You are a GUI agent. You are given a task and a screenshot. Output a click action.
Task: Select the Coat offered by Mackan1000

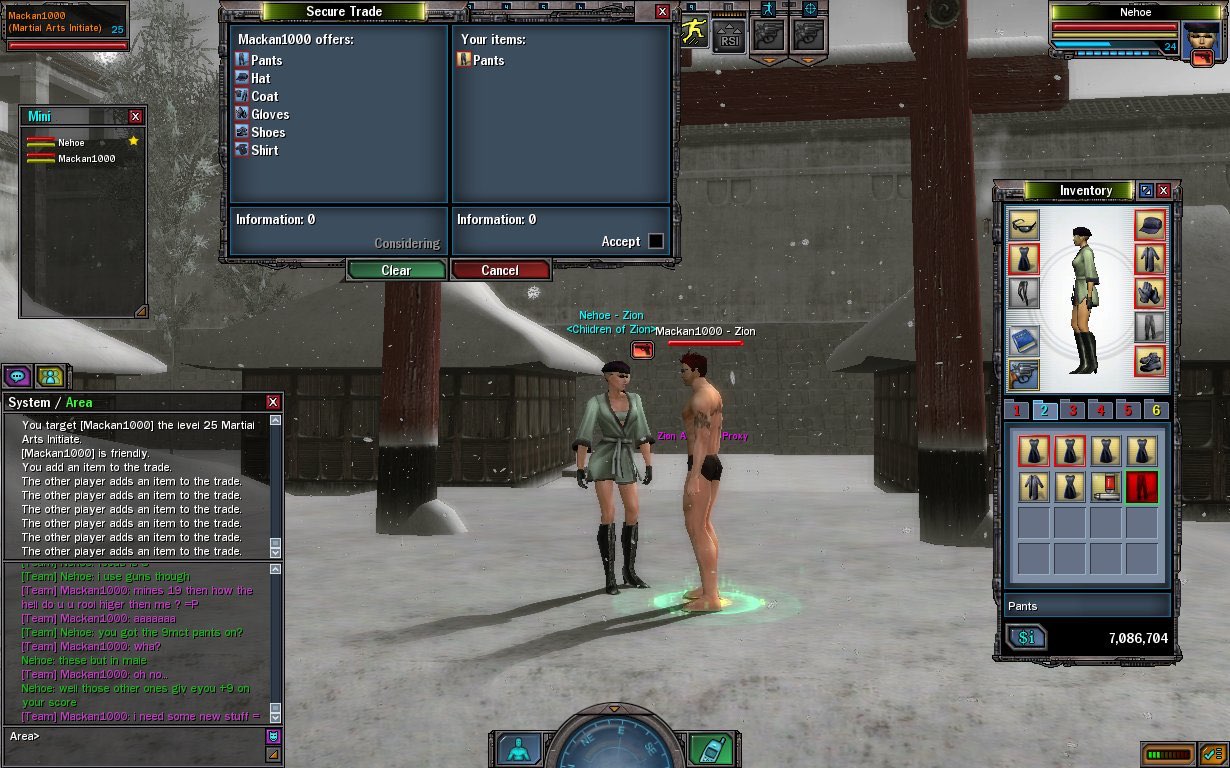264,96
